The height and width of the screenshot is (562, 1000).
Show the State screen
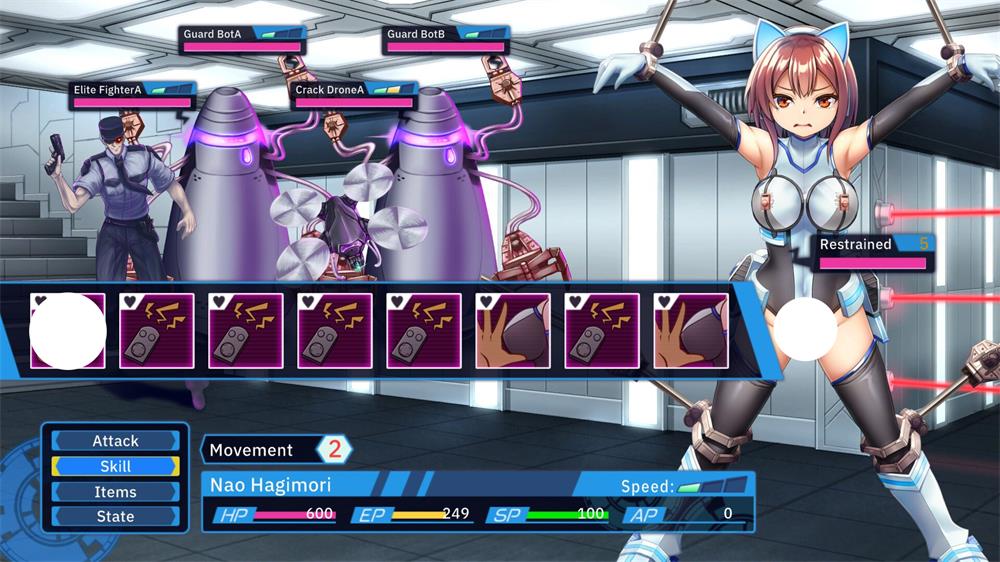click(x=115, y=516)
